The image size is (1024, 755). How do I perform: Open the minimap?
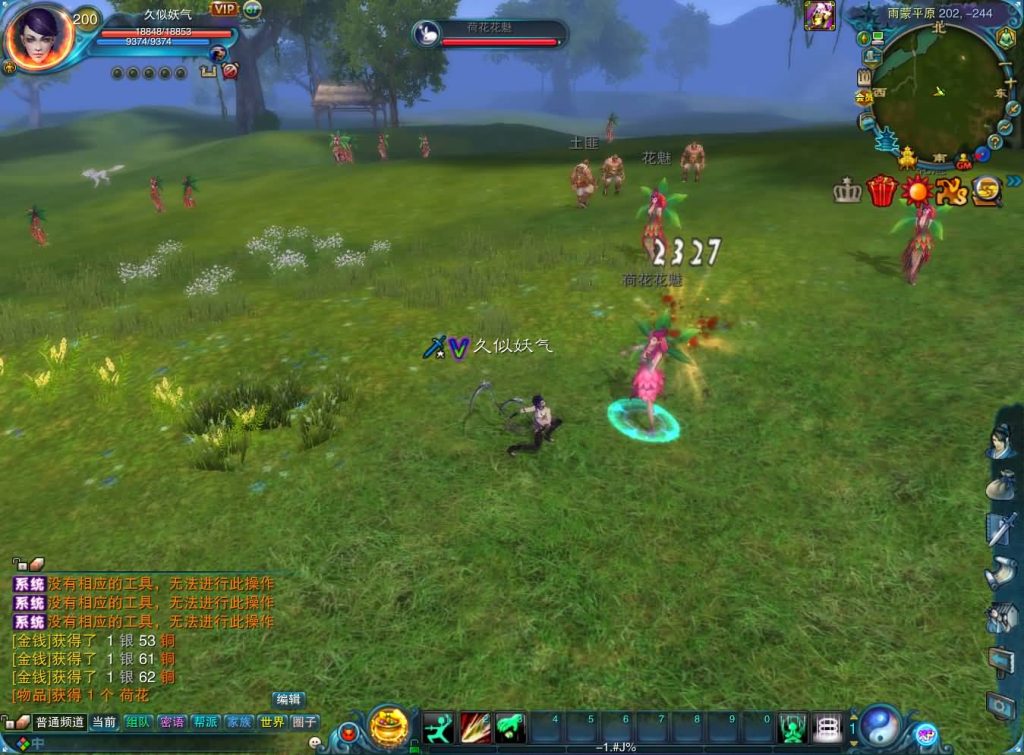click(x=938, y=90)
